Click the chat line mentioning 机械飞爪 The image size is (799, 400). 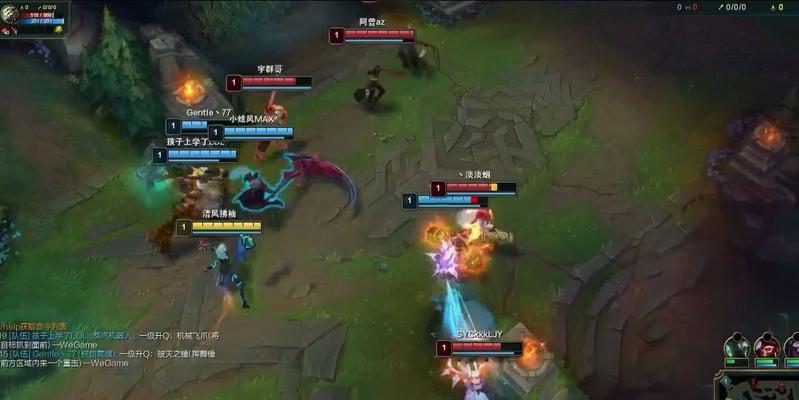(110, 335)
